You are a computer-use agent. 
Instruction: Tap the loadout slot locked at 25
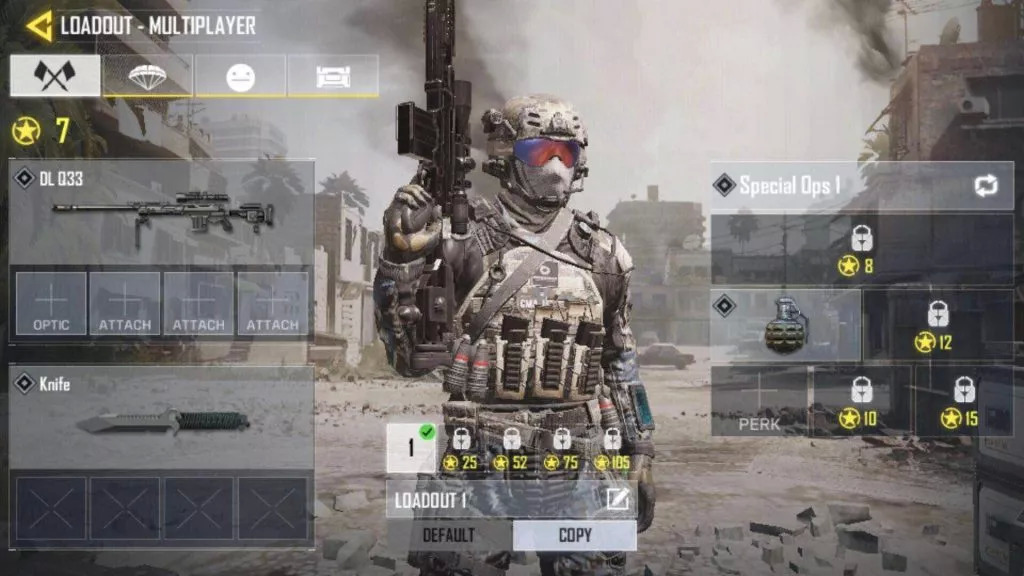461,448
